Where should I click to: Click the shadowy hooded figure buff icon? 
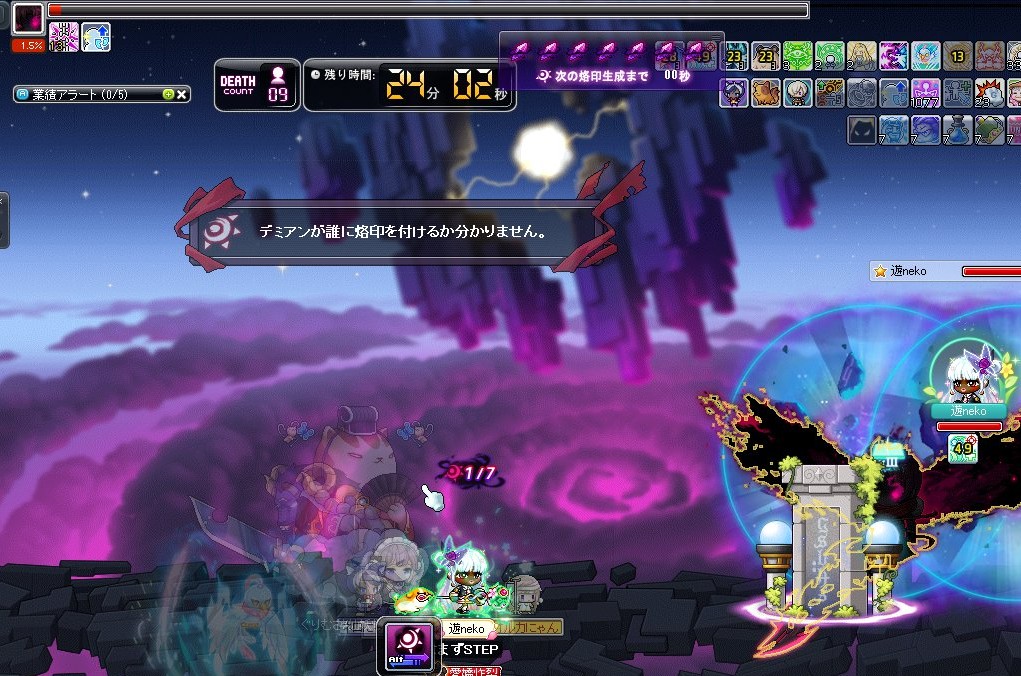pyautogui.click(x=862, y=130)
